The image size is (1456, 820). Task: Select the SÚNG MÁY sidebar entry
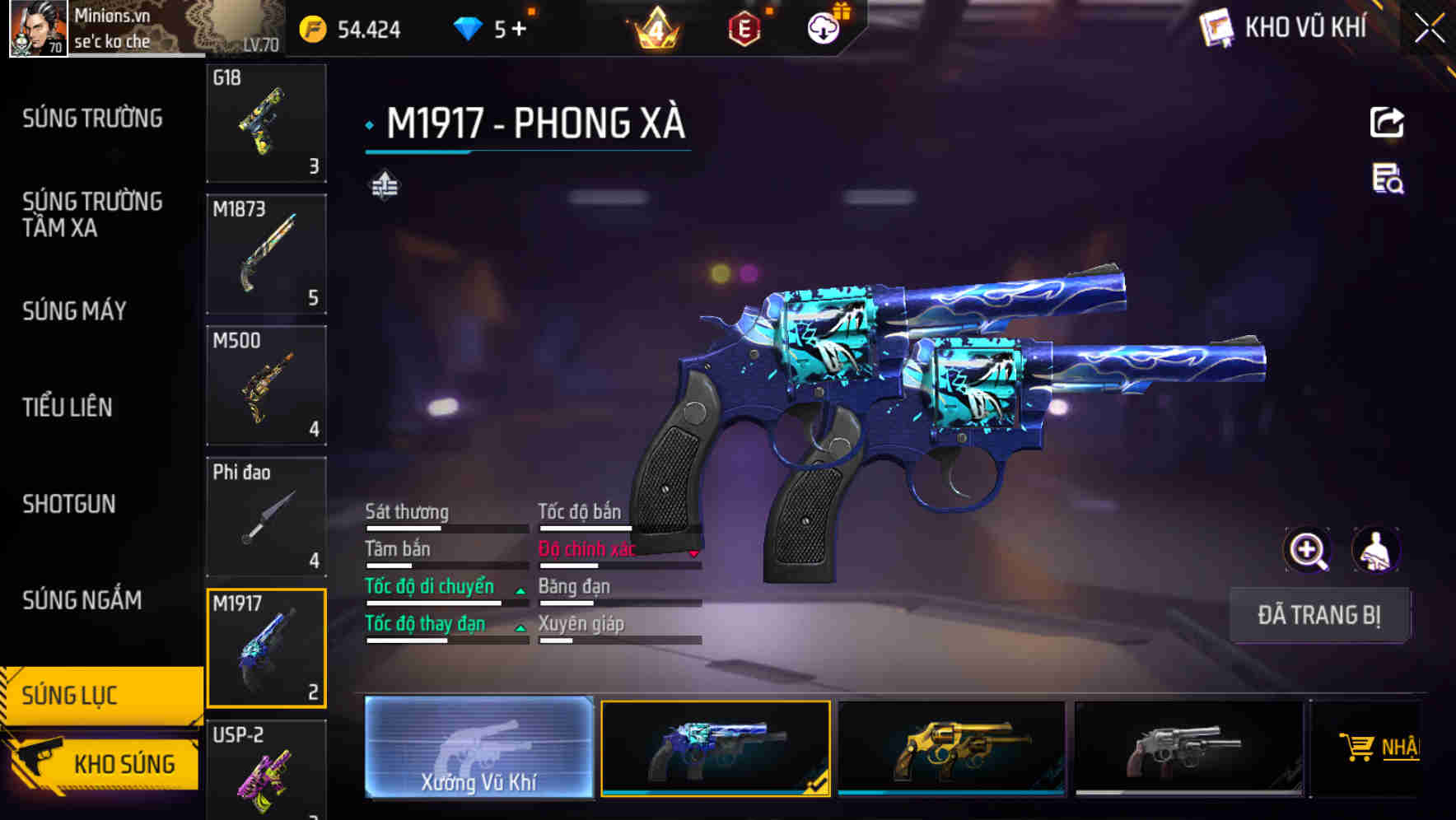pyautogui.click(x=74, y=311)
